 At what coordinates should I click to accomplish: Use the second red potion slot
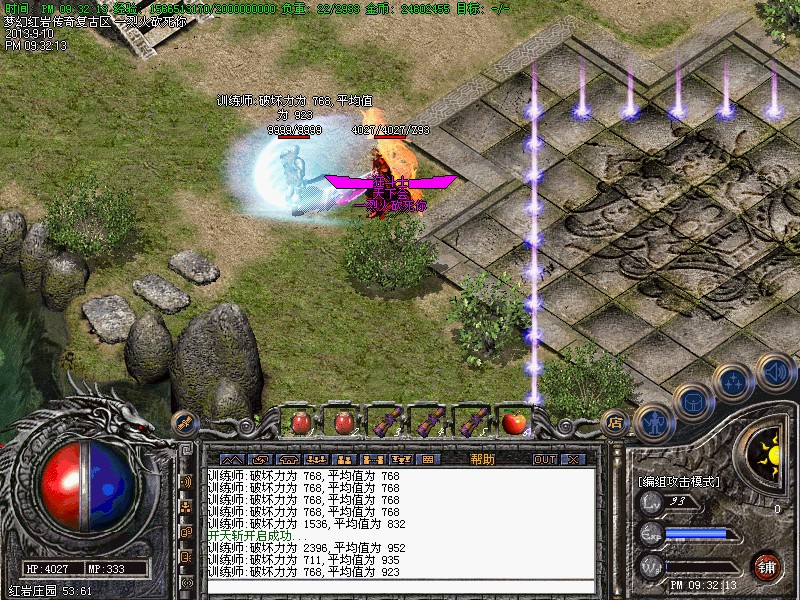pos(343,422)
